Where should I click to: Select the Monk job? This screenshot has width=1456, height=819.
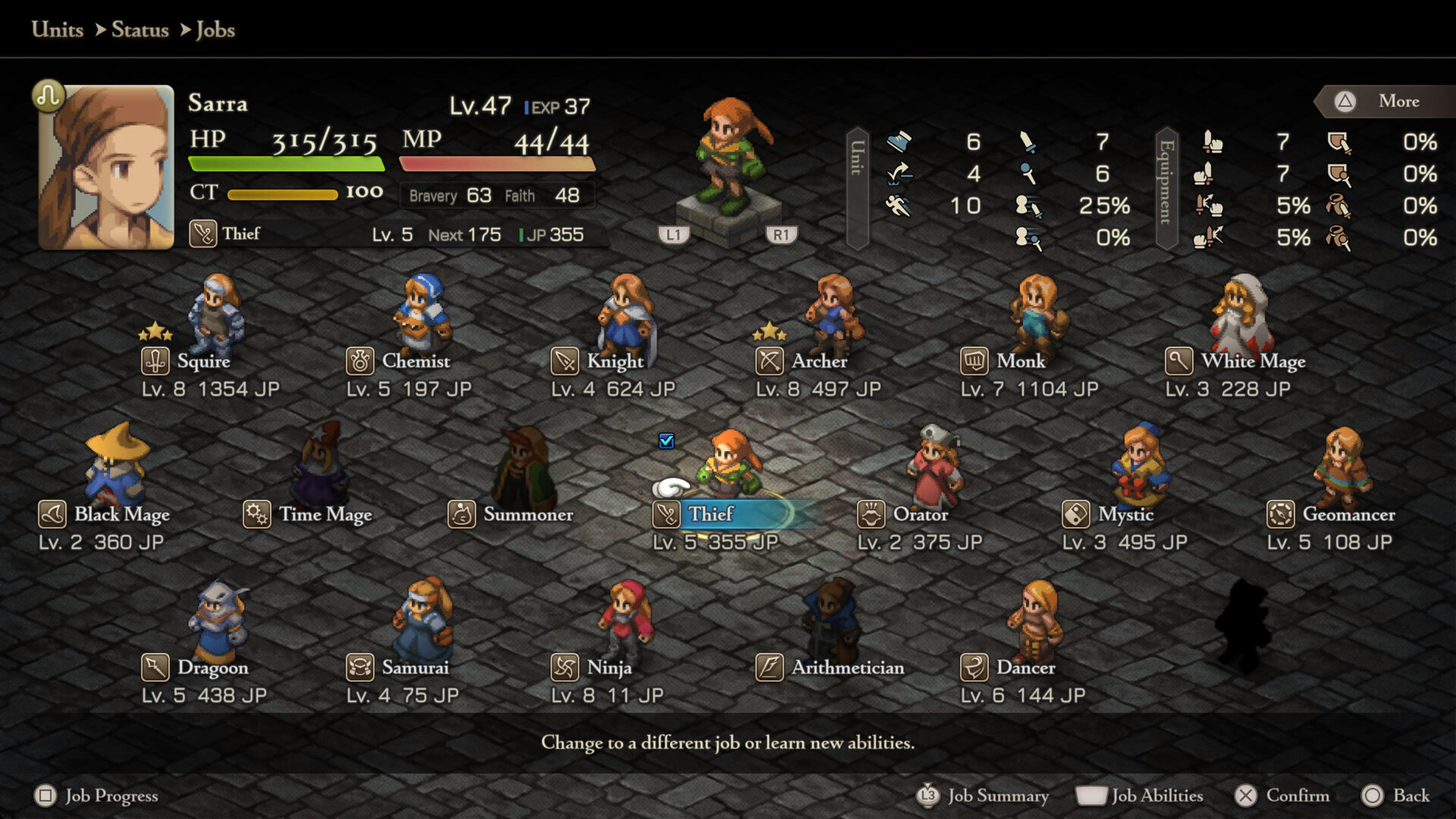pyautogui.click(x=1020, y=361)
